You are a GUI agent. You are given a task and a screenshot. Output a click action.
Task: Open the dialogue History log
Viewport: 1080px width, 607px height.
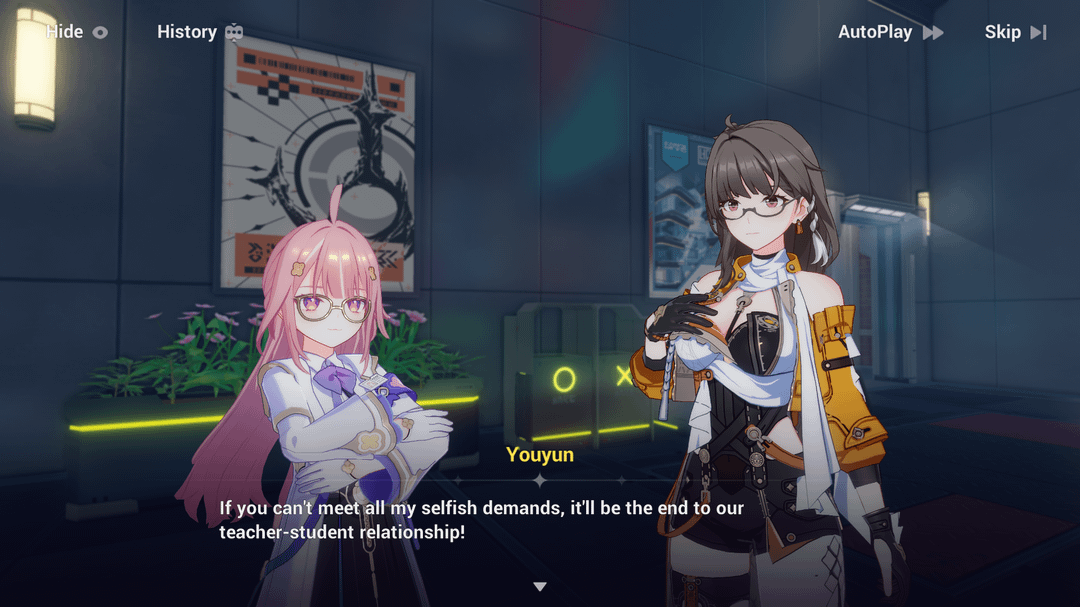[x=199, y=32]
